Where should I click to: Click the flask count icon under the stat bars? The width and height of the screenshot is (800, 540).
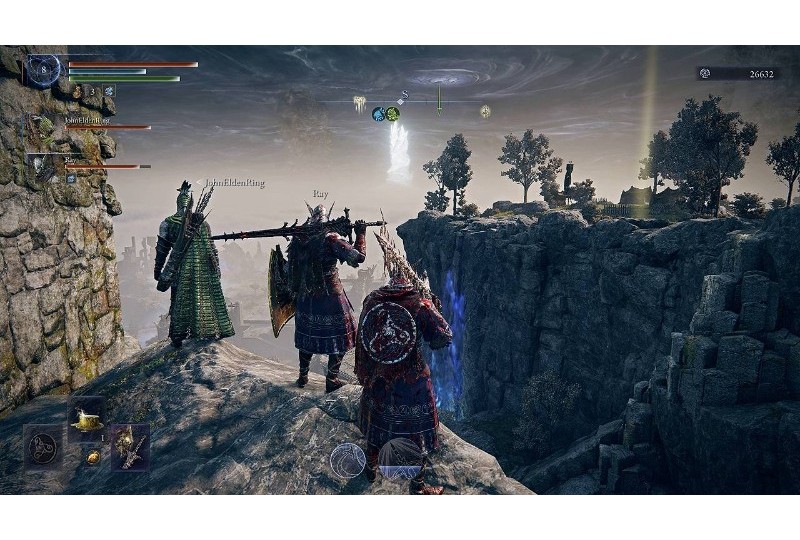(77, 92)
